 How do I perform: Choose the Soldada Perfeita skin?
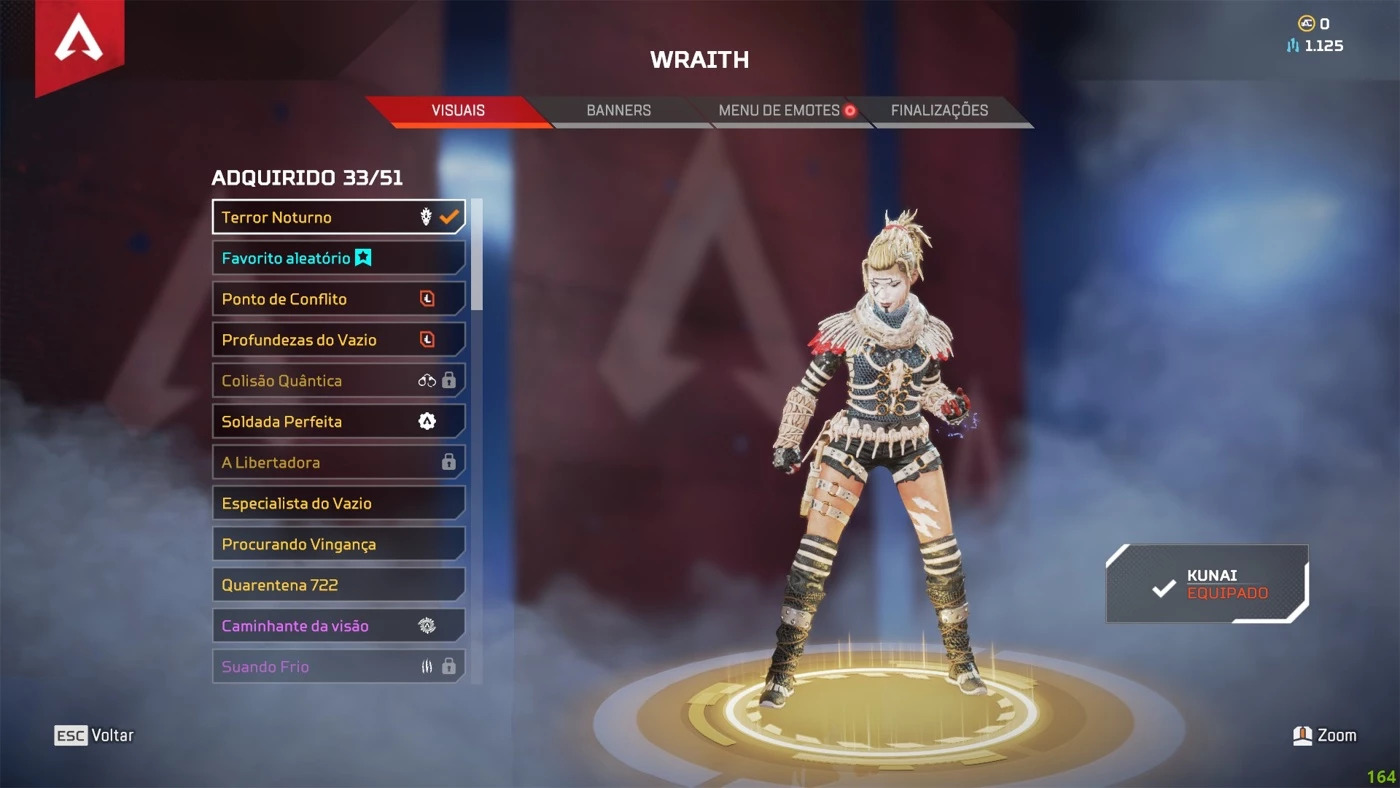point(338,422)
